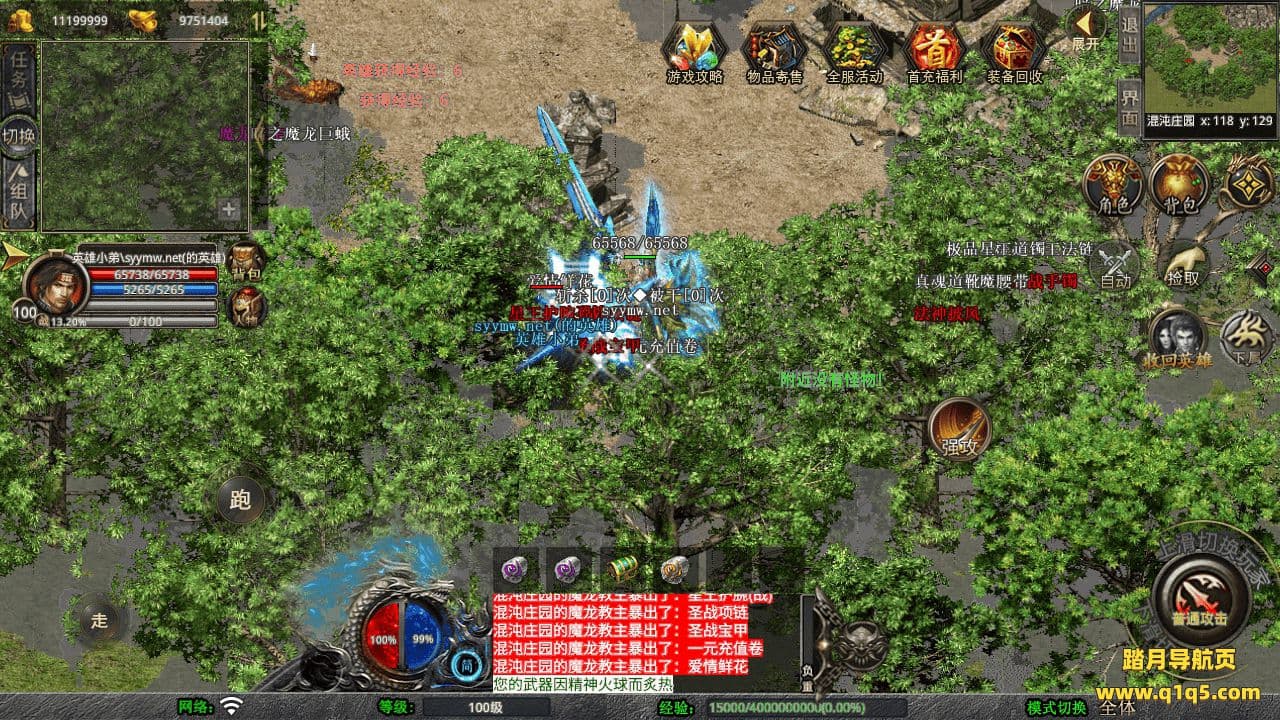Click the 展开 expand arrow button
Image resolution: width=1280 pixels, height=720 pixels.
1085,28
